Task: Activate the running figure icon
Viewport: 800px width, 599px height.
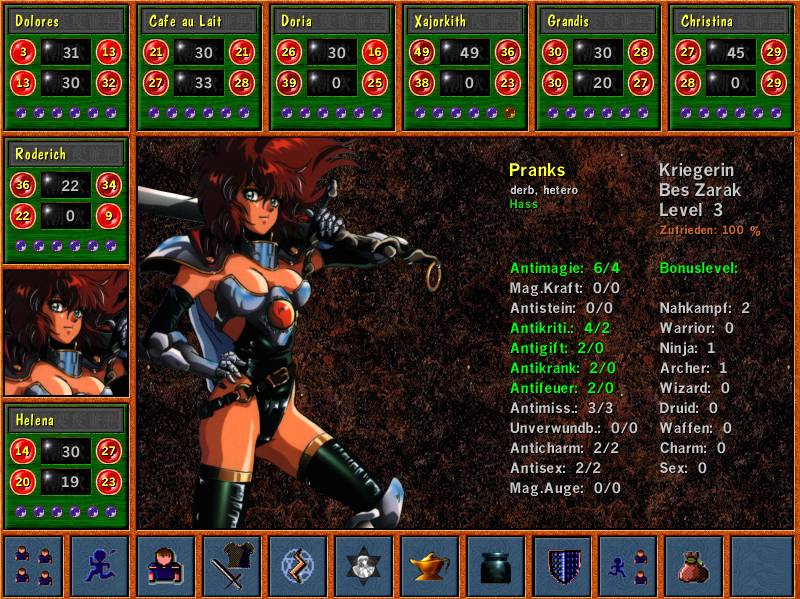Action: tap(100, 566)
